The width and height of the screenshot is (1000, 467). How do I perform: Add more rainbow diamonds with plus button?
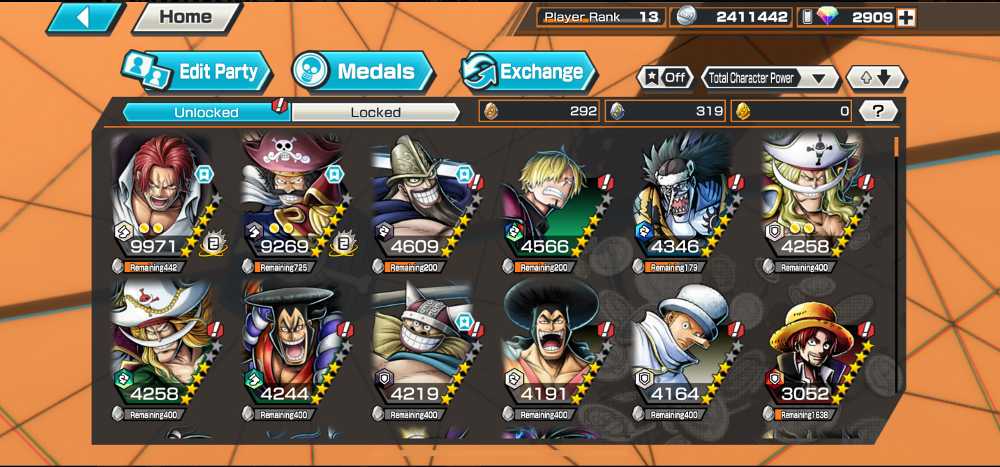click(x=906, y=17)
